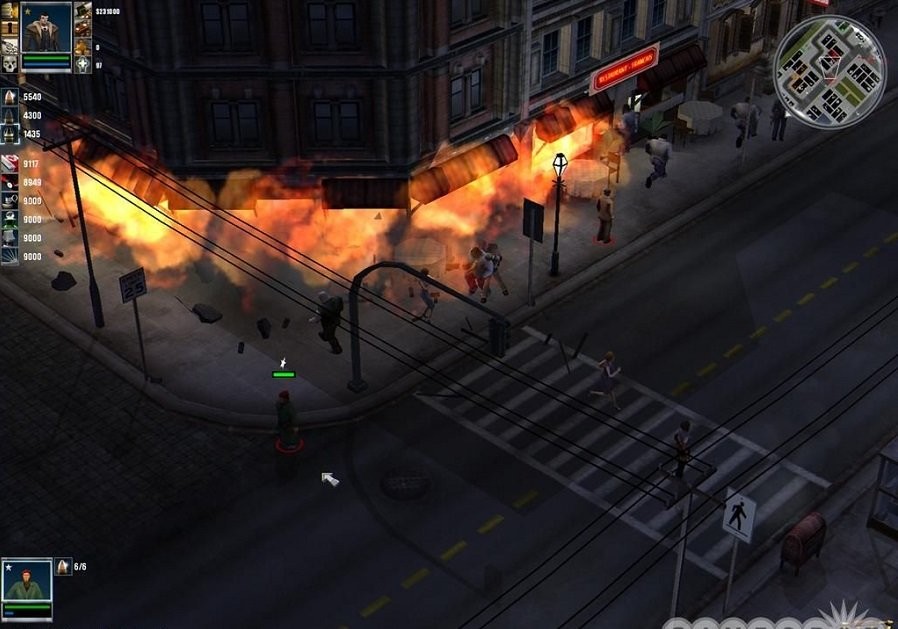Image resolution: width=898 pixels, height=629 pixels.
Task: Select the item icon with count 8949
Action: pos(10,182)
